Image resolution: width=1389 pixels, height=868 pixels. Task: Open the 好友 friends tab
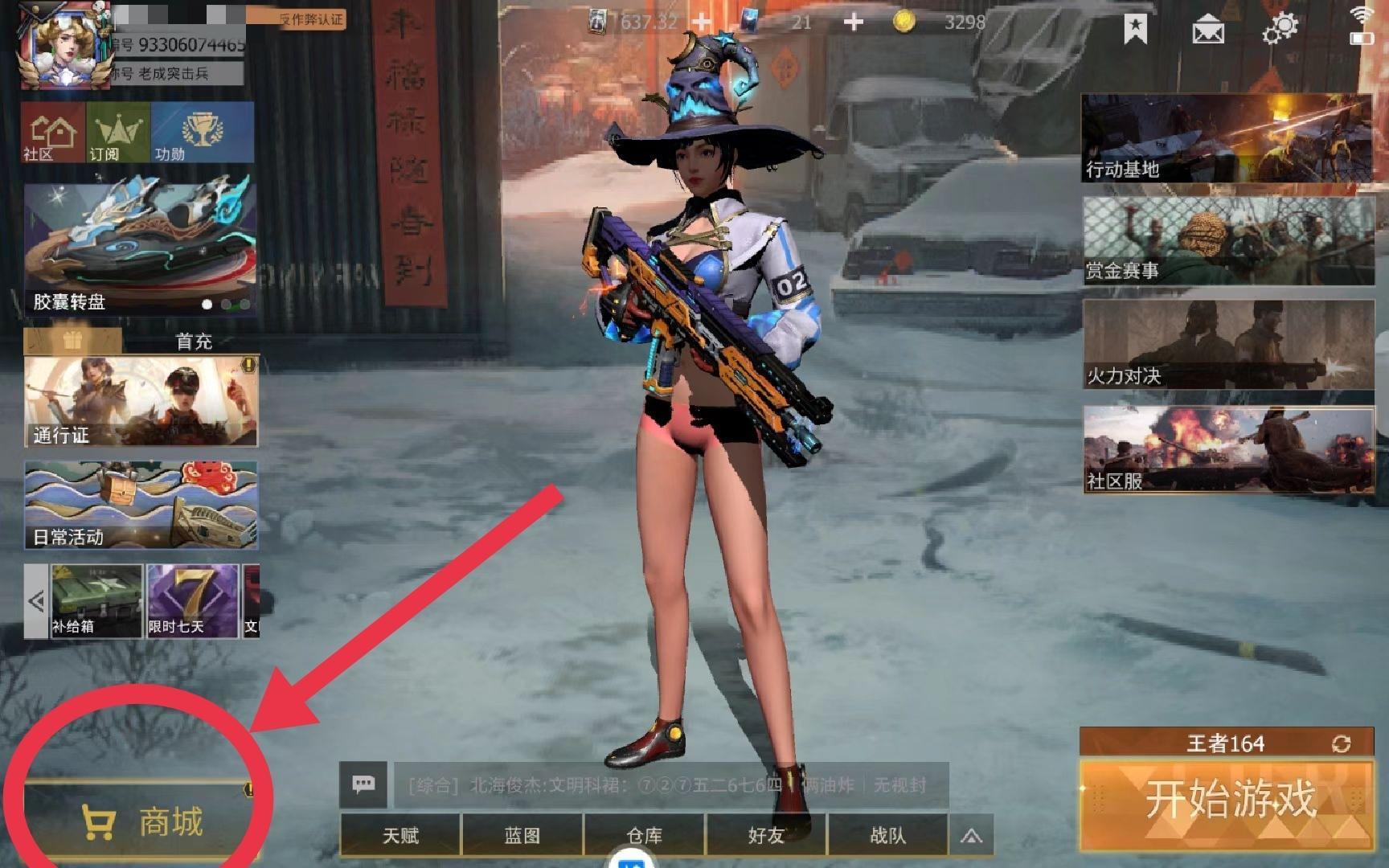click(766, 836)
